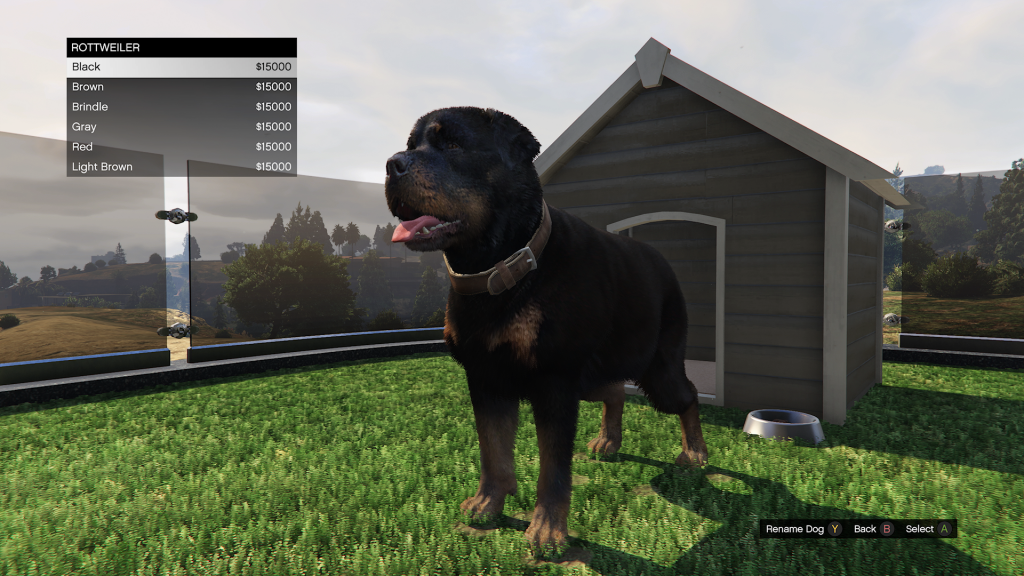Select the Light Brown color option
Viewport: 1024px width, 576px height.
click(x=181, y=167)
